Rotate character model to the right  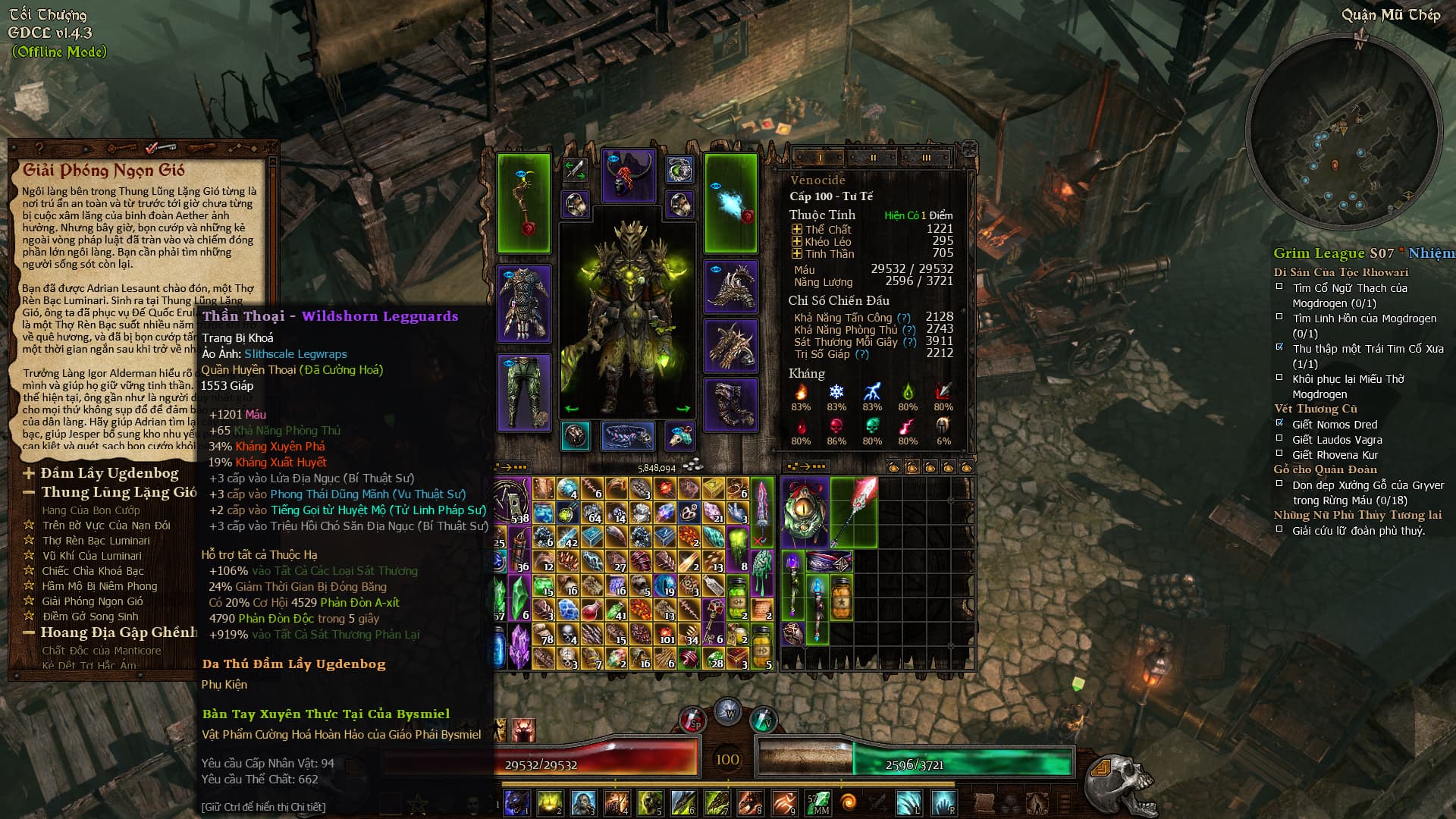pyautogui.click(x=682, y=409)
